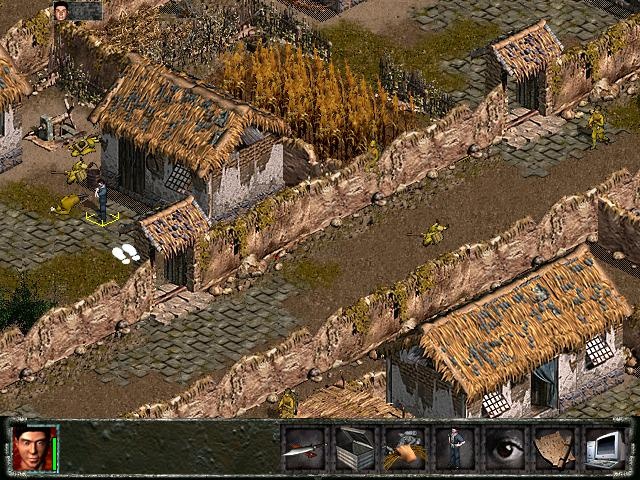Click the knife weapon icon
640x480 pixels.
click(304, 448)
